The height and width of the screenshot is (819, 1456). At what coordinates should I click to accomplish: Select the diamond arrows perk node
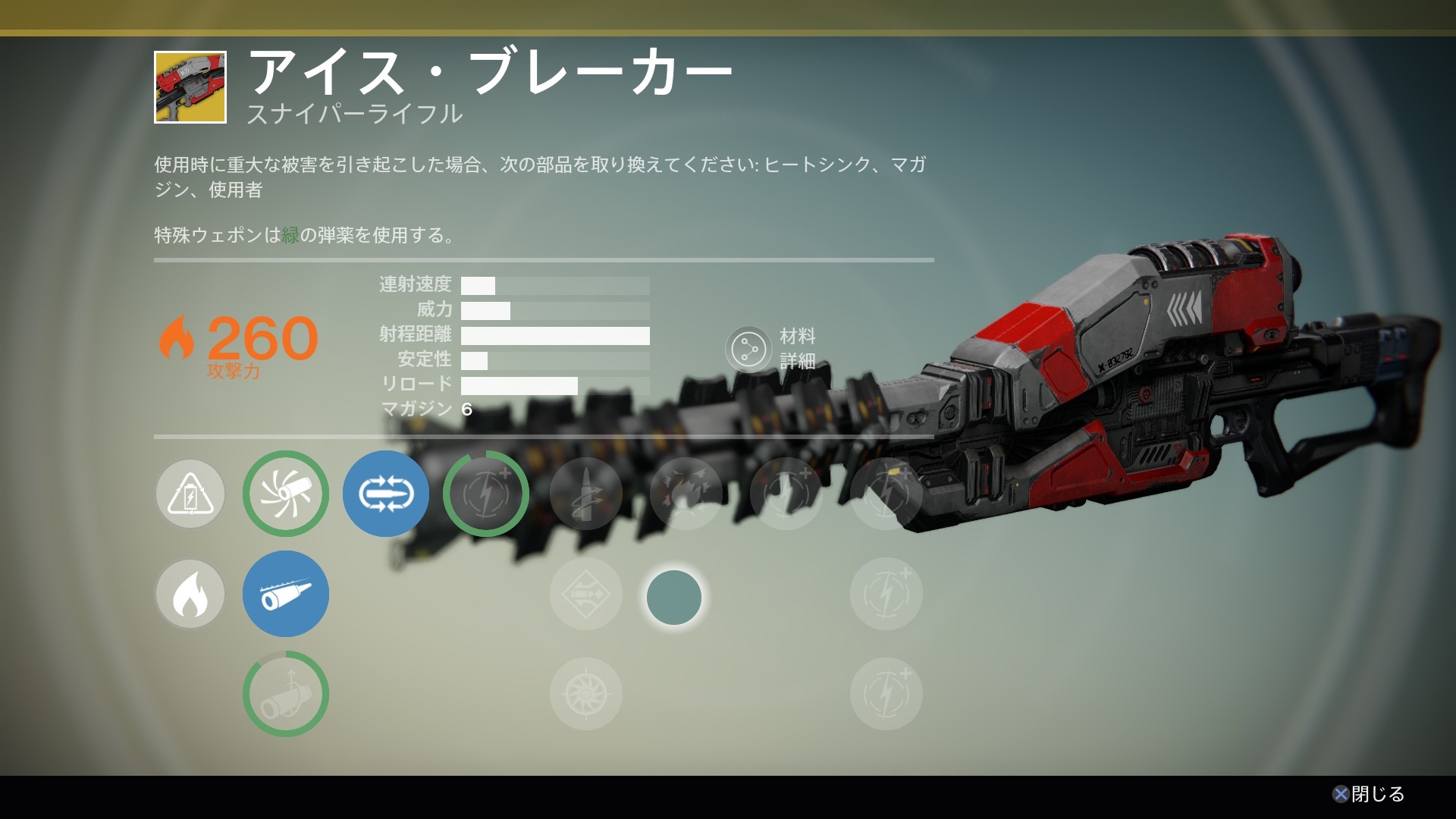(586, 594)
